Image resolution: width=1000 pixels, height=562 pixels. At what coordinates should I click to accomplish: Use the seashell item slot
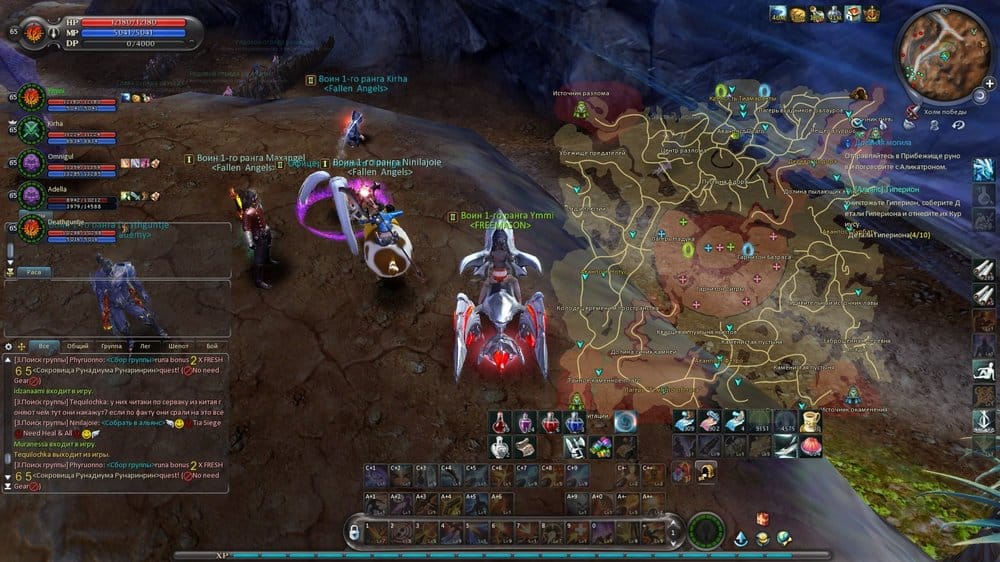[809, 446]
